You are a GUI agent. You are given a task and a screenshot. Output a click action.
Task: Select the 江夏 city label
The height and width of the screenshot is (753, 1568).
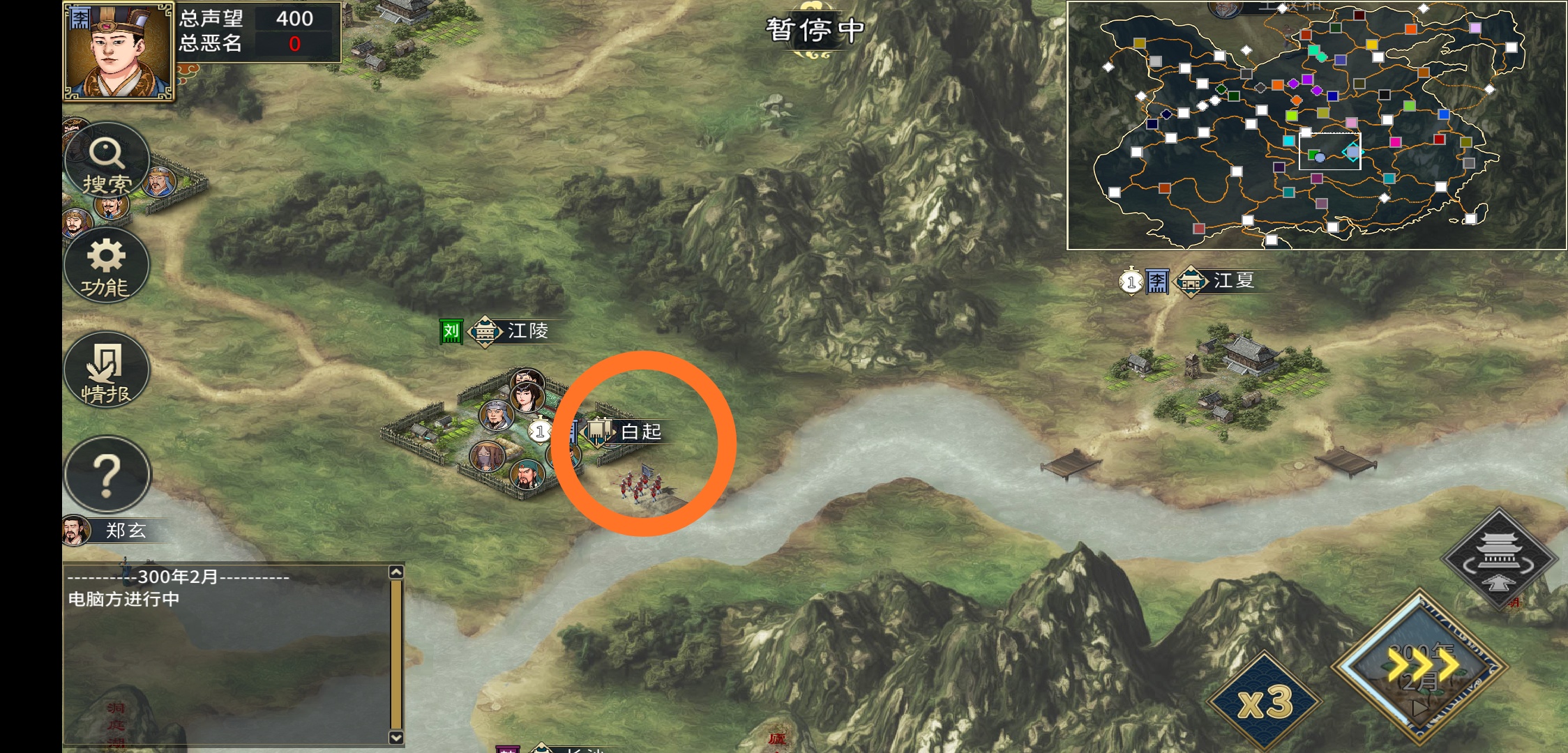tap(1232, 281)
